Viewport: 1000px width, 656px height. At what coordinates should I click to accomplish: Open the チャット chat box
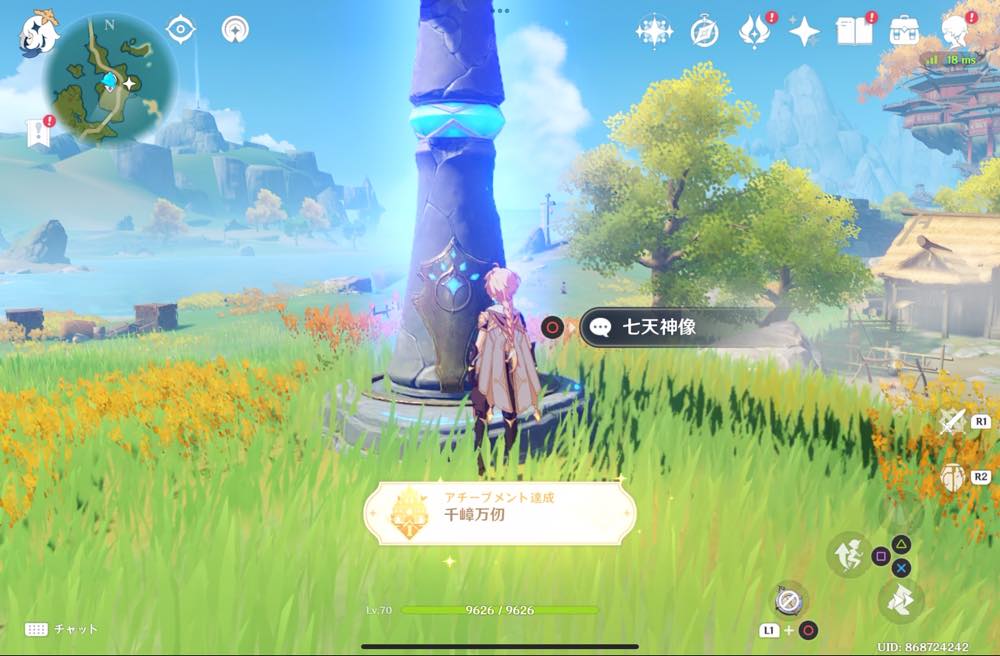62,629
